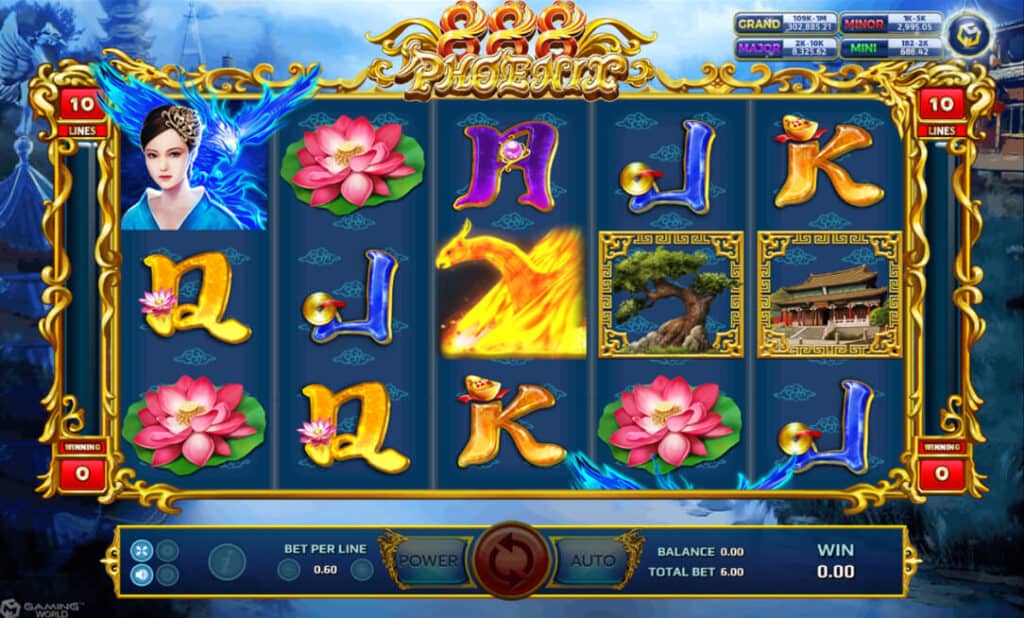Viewport: 1024px width, 618px height.
Task: Increase the bet per line
Action: 361,570
